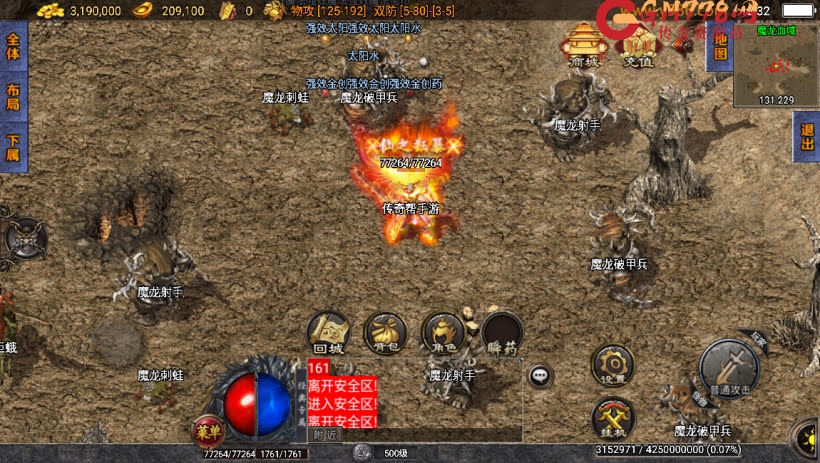Toggle the 挂机 auto-battle button
Image resolution: width=820 pixels, height=463 pixels.
pyautogui.click(x=611, y=417)
